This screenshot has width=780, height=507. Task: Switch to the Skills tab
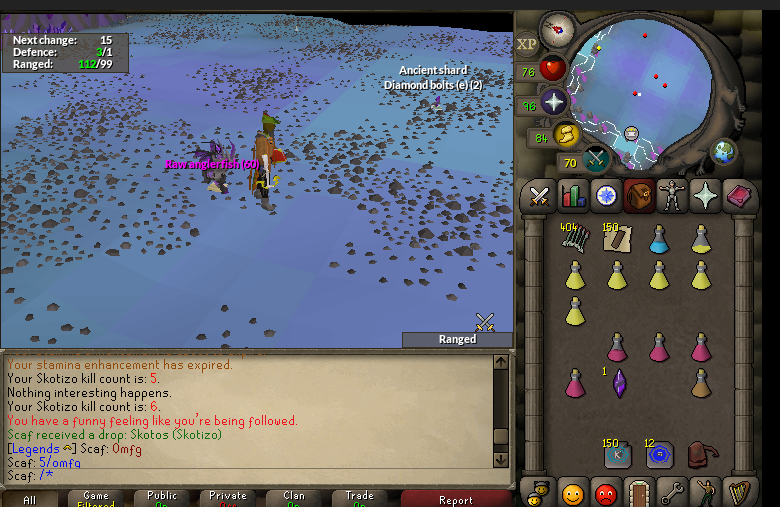click(x=573, y=197)
